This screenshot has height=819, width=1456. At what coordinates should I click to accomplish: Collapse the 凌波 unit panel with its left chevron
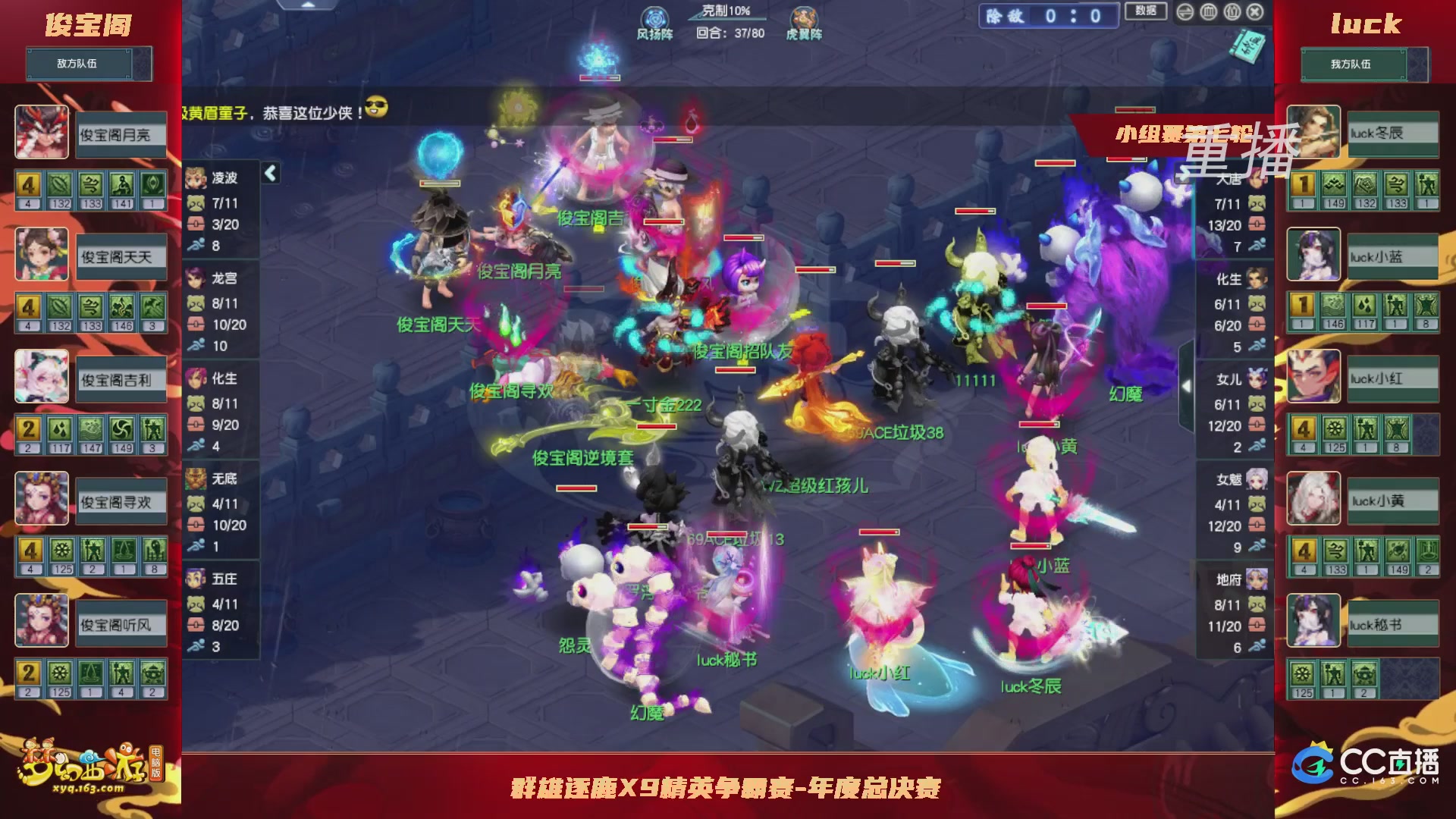pyautogui.click(x=271, y=174)
